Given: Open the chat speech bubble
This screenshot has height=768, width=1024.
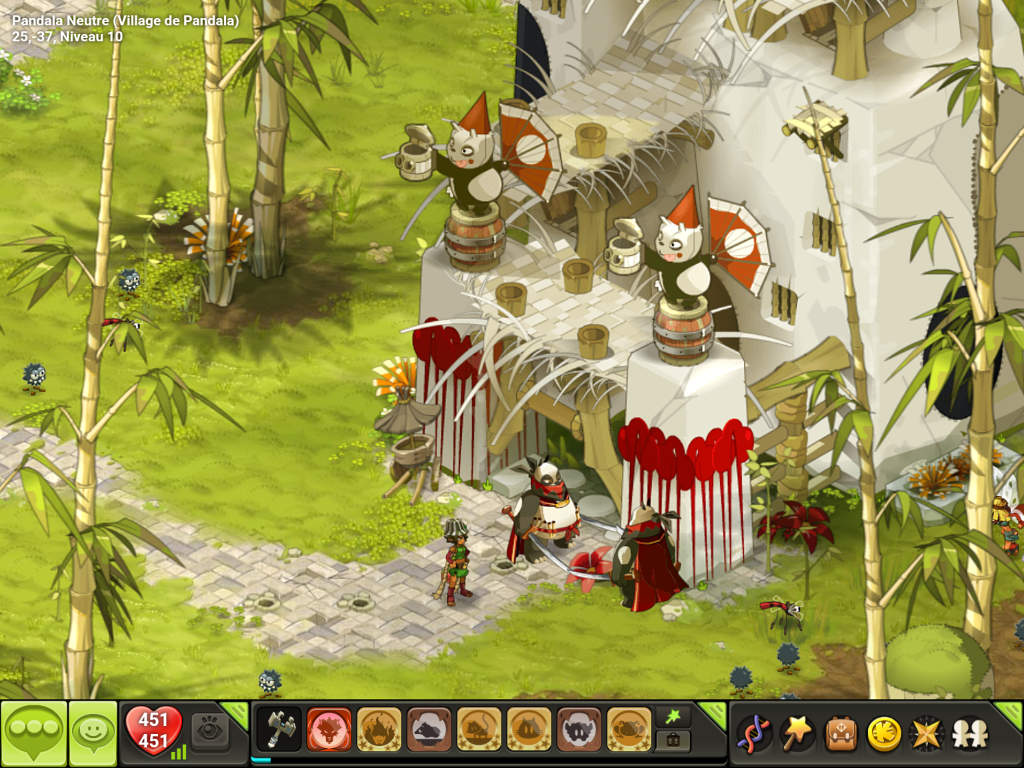Looking at the screenshot, I should click(34, 734).
